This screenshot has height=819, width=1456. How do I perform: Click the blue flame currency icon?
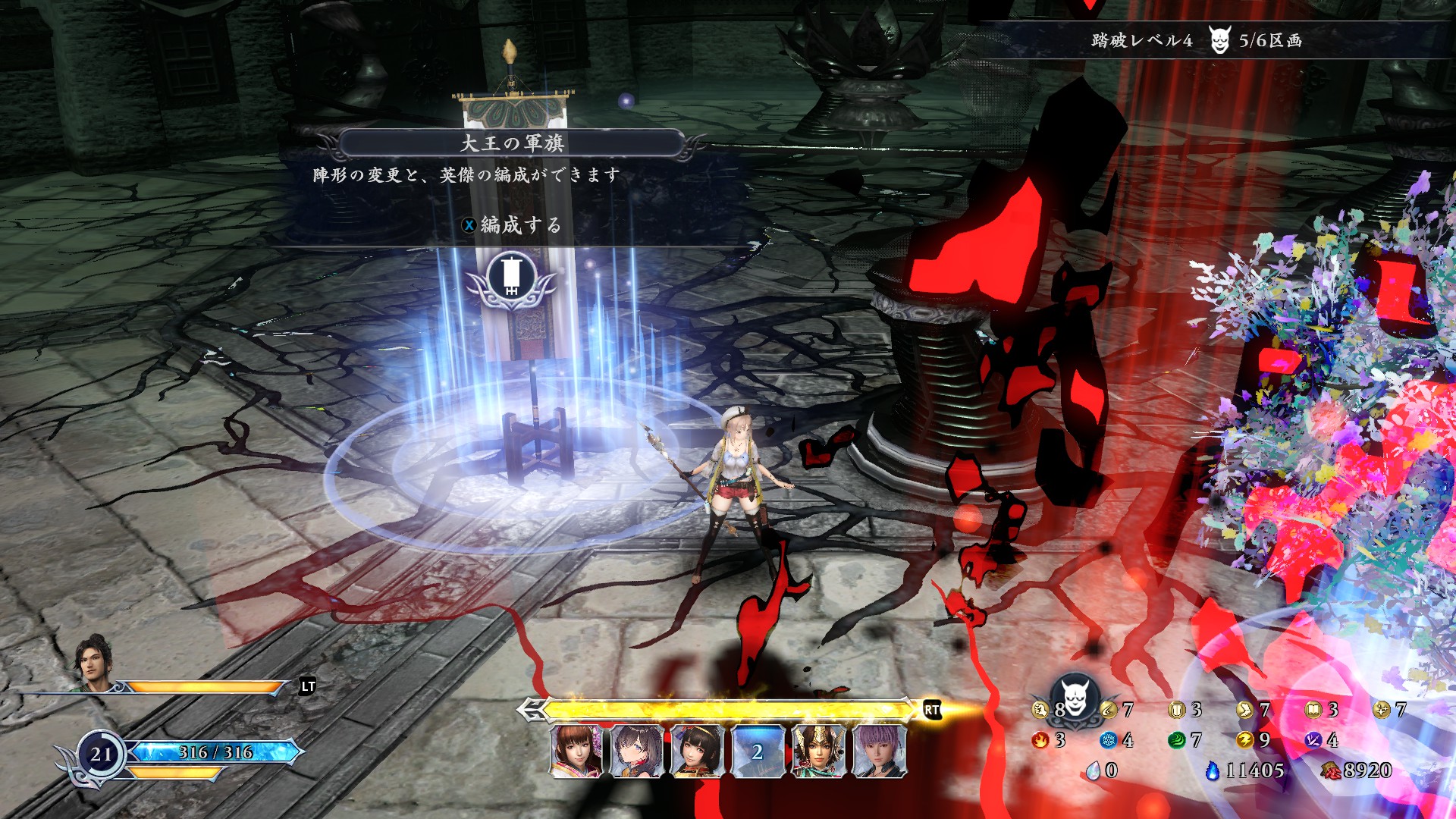[x=1213, y=770]
